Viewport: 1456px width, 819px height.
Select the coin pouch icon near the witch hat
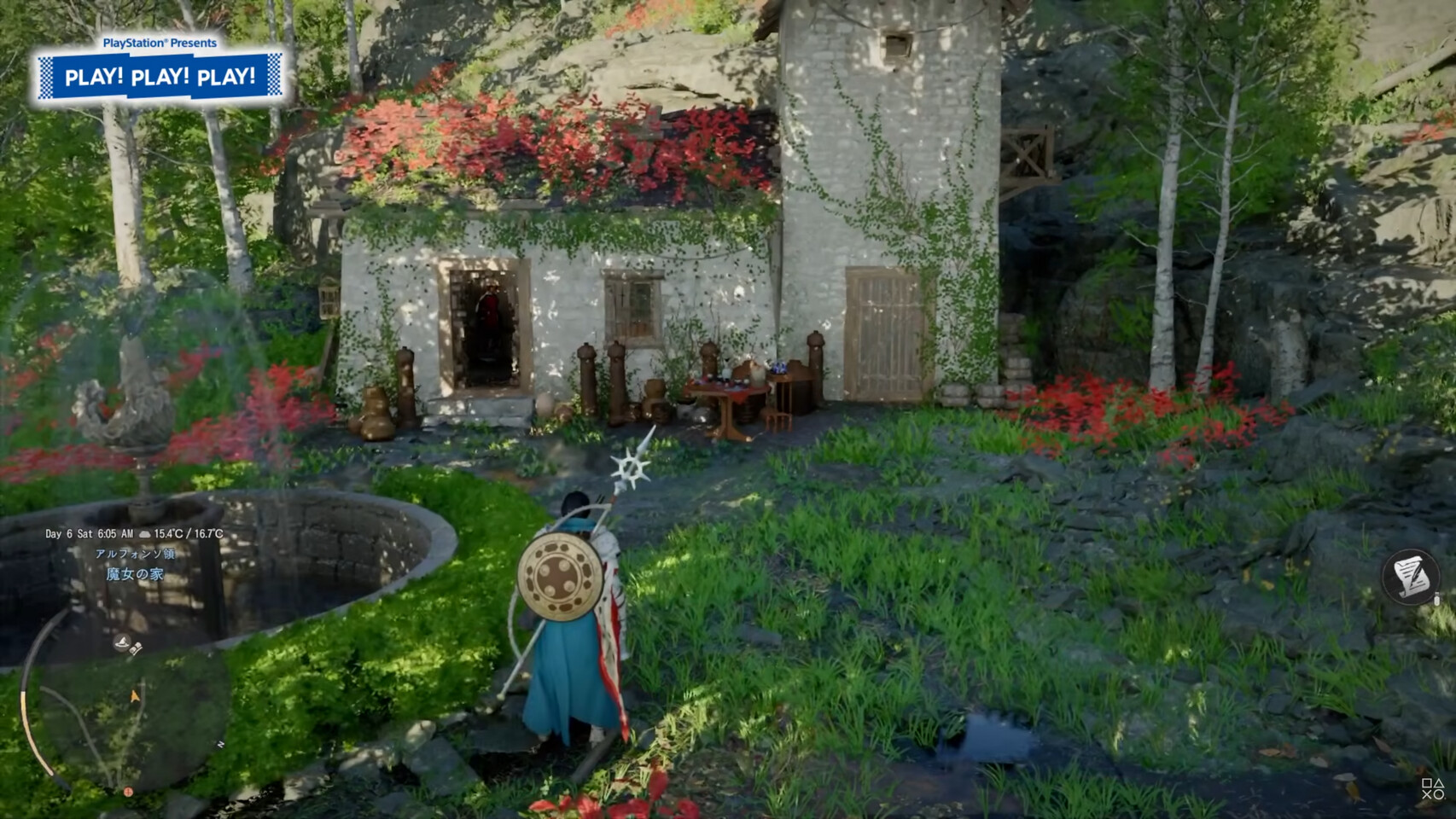[x=136, y=648]
